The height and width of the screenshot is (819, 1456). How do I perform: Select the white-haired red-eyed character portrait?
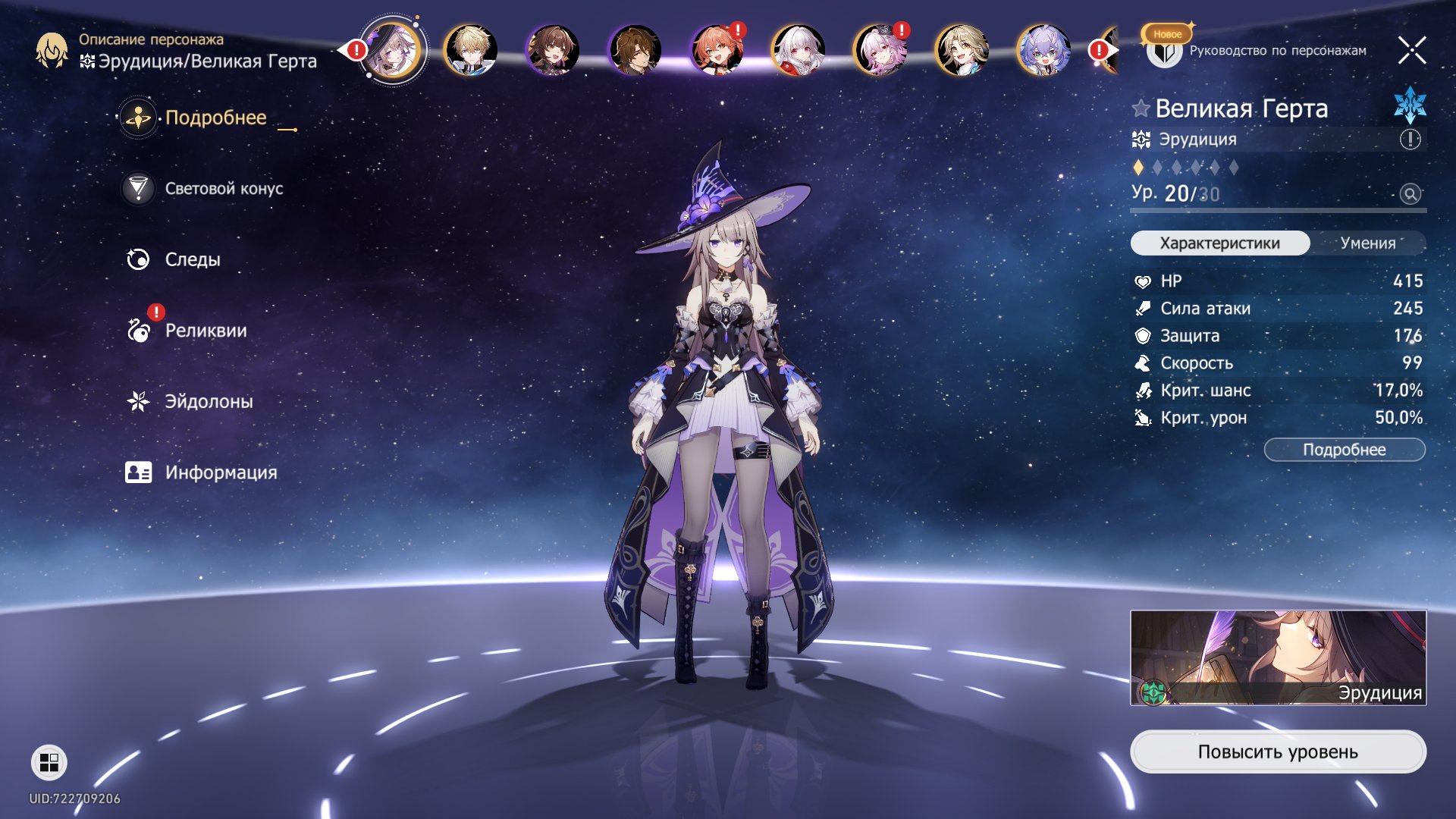pyautogui.click(x=798, y=51)
